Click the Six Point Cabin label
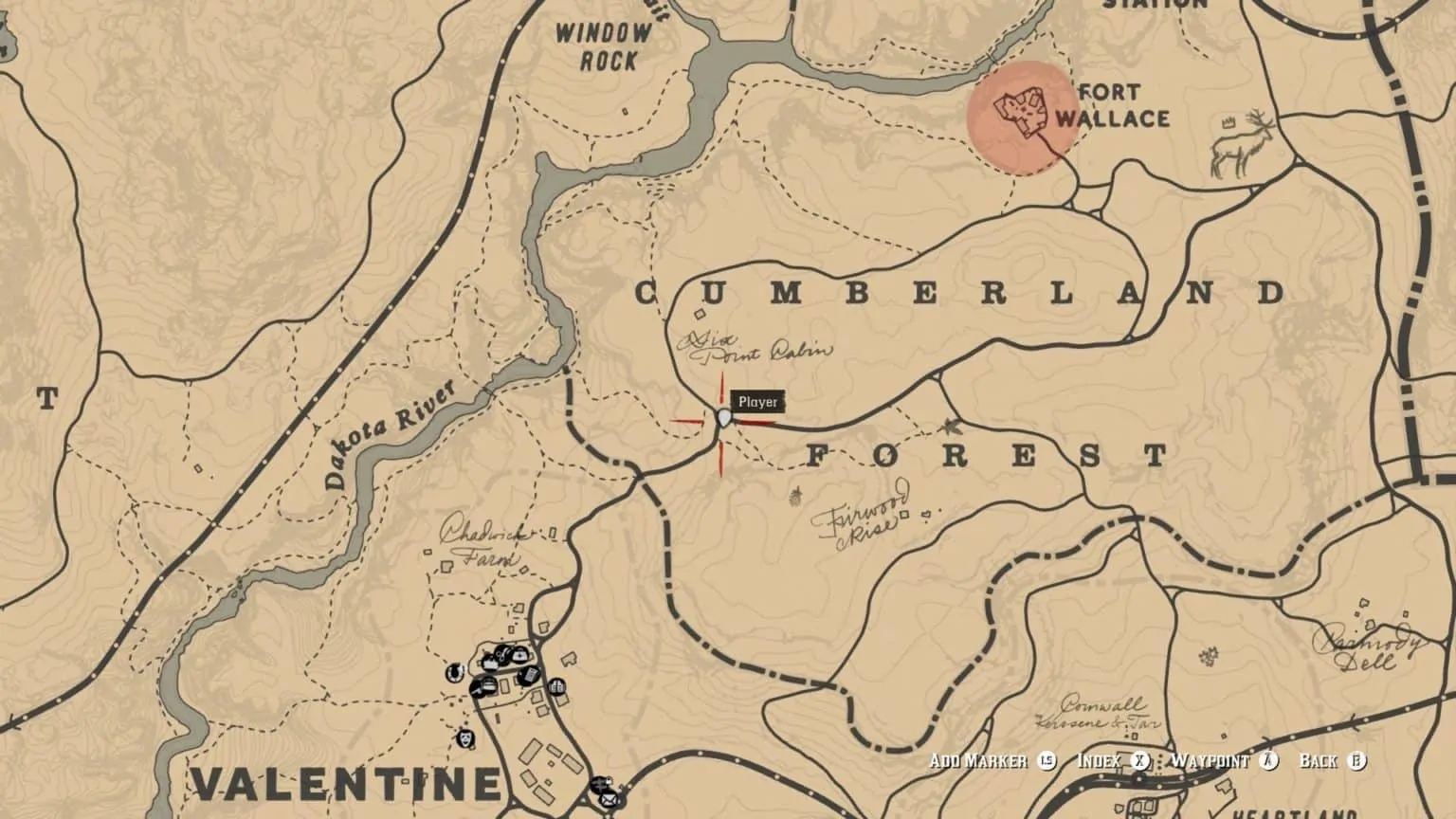Screen dimensions: 1456x819 [754, 349]
